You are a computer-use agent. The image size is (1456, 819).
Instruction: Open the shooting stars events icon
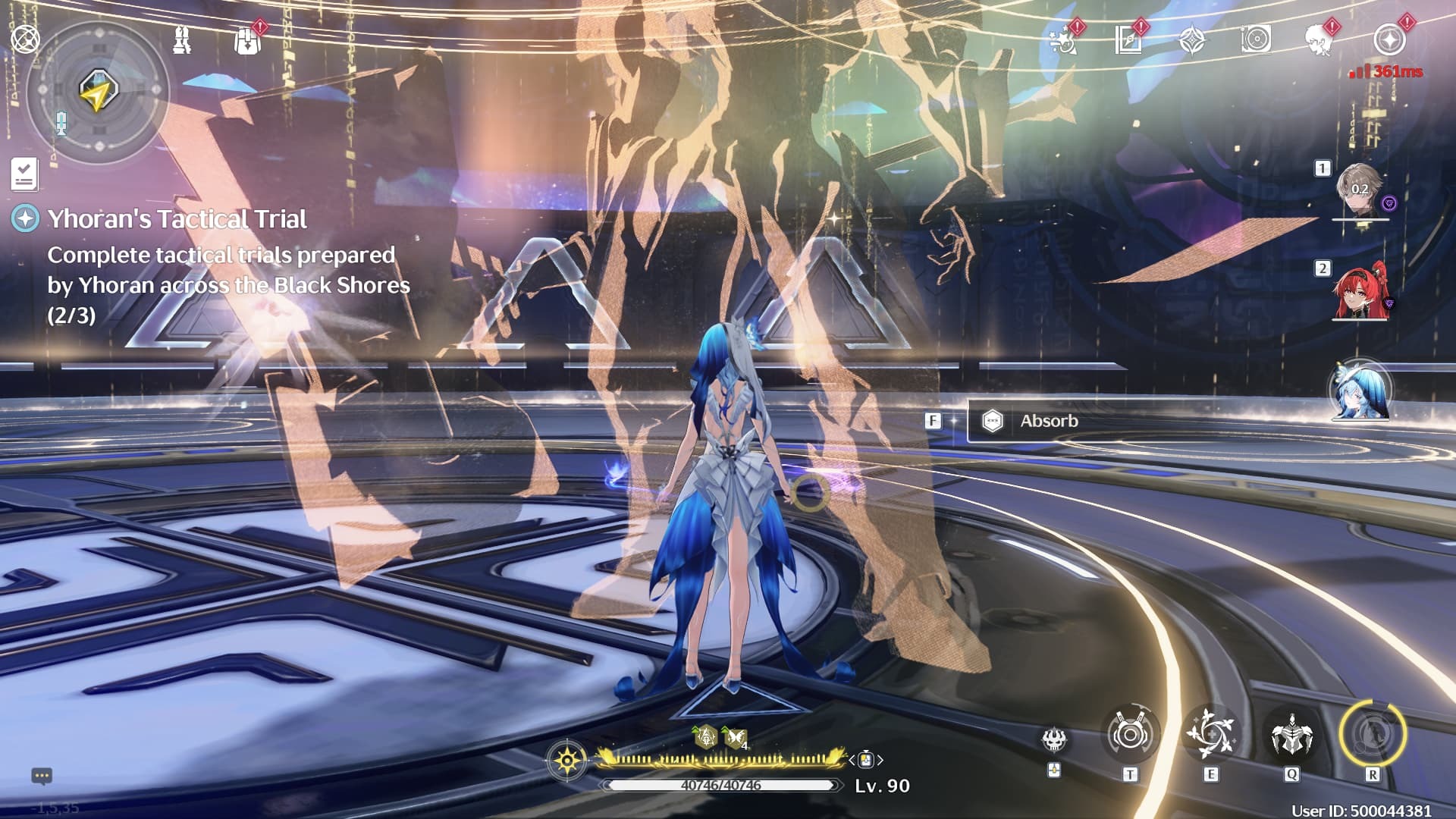pos(1063,40)
